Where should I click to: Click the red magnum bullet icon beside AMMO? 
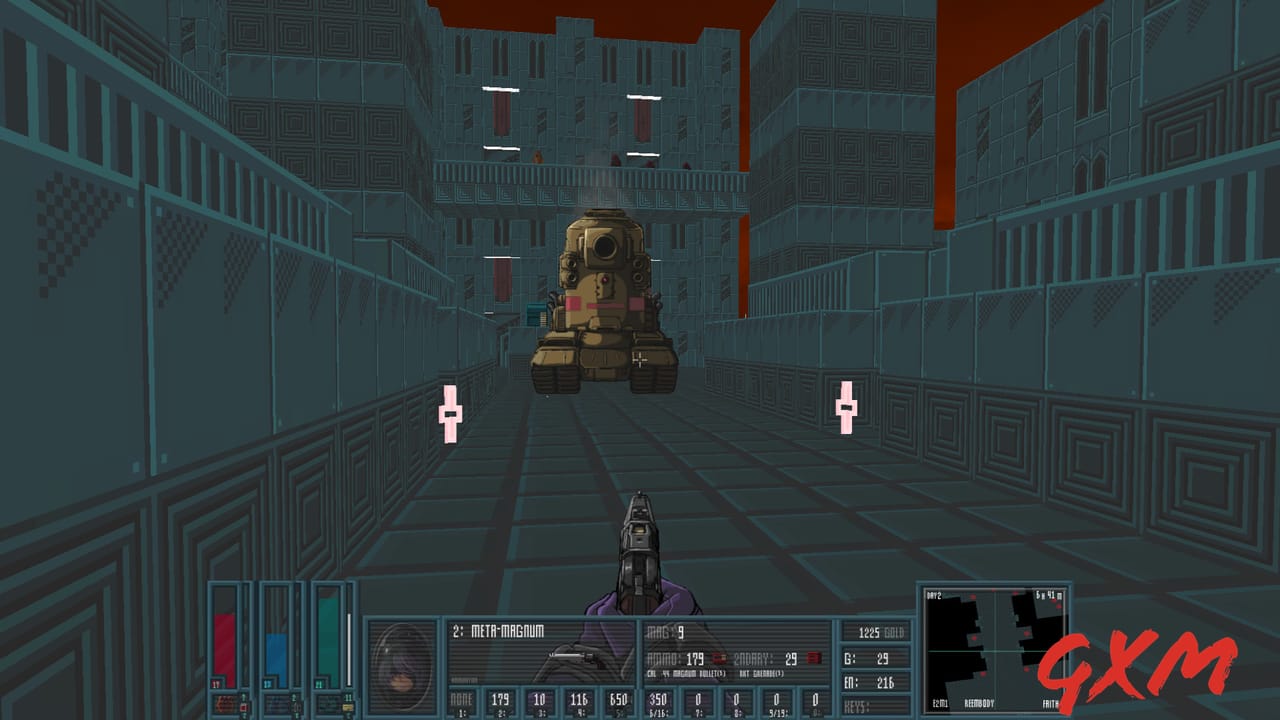[x=718, y=658]
